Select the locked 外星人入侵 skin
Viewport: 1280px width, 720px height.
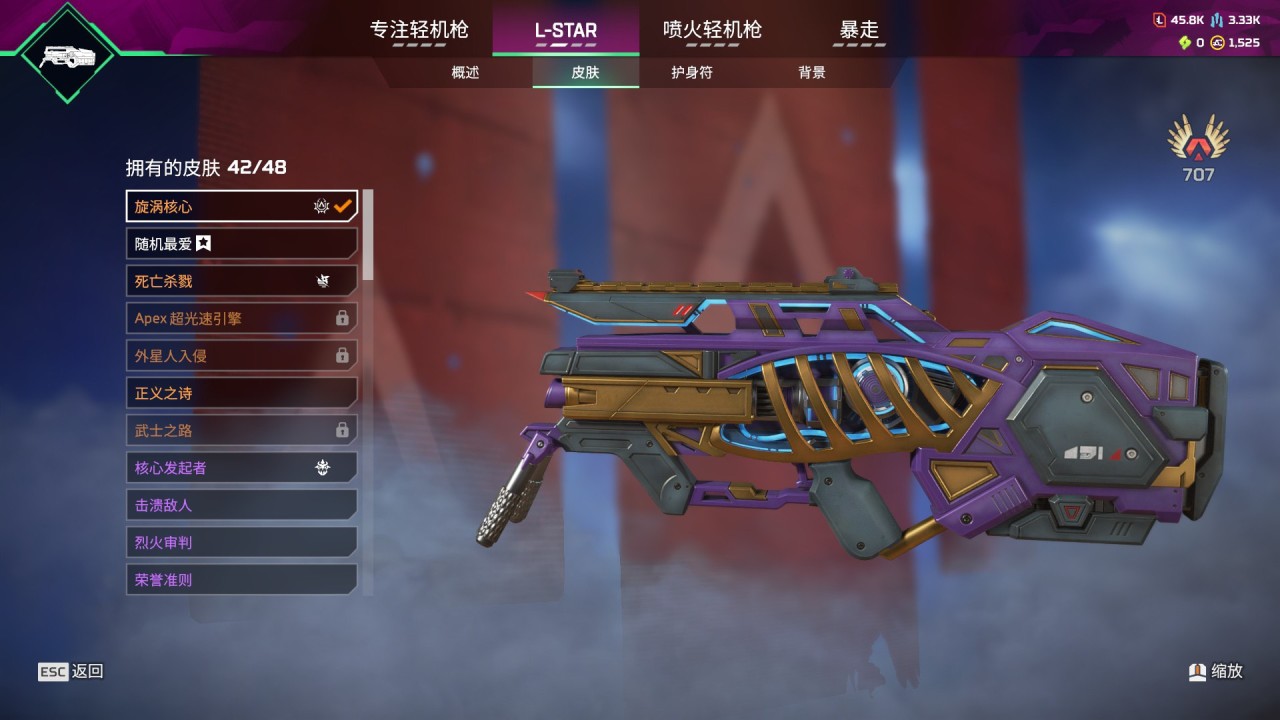click(x=241, y=355)
